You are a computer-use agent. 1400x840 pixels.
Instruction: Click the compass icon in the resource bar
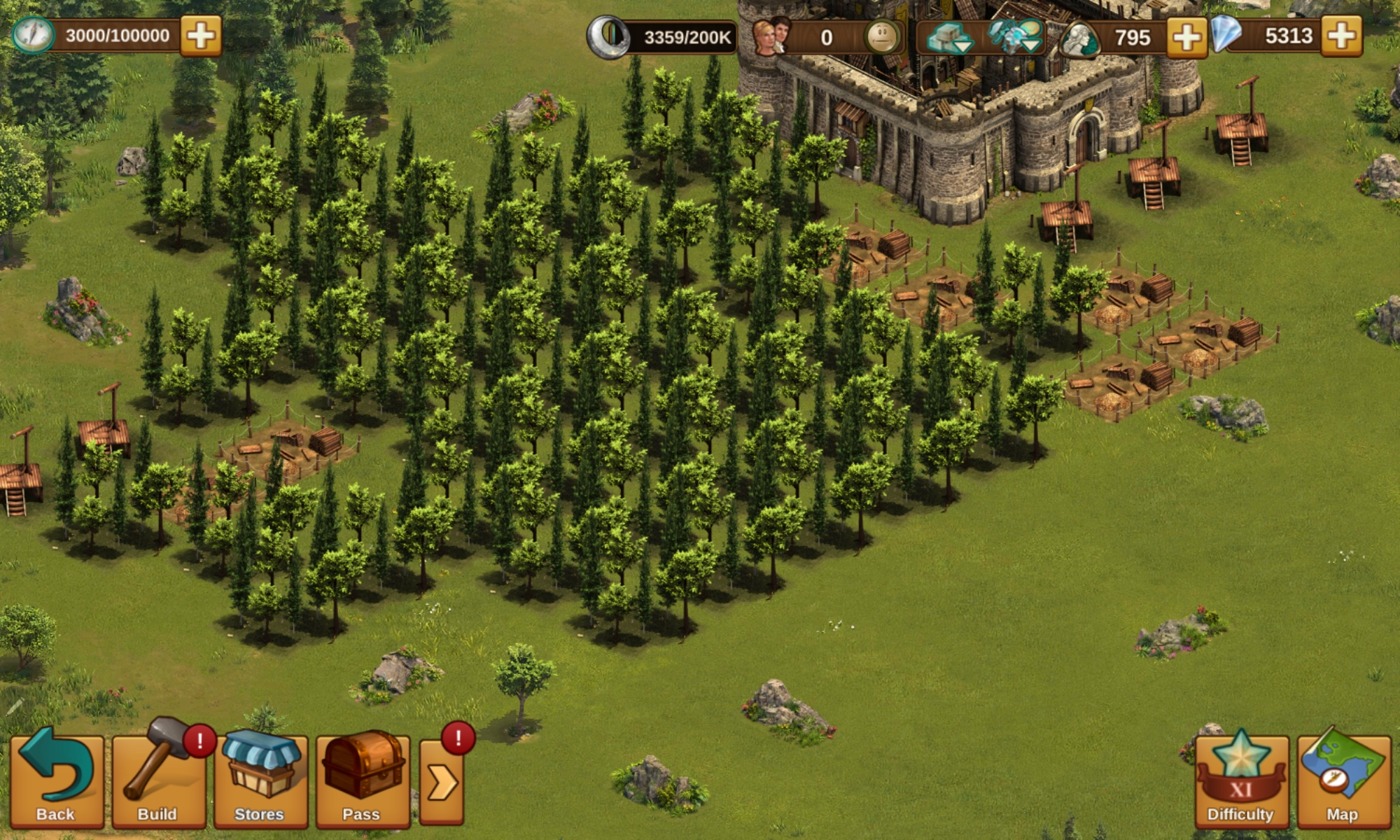pyautogui.click(x=34, y=36)
